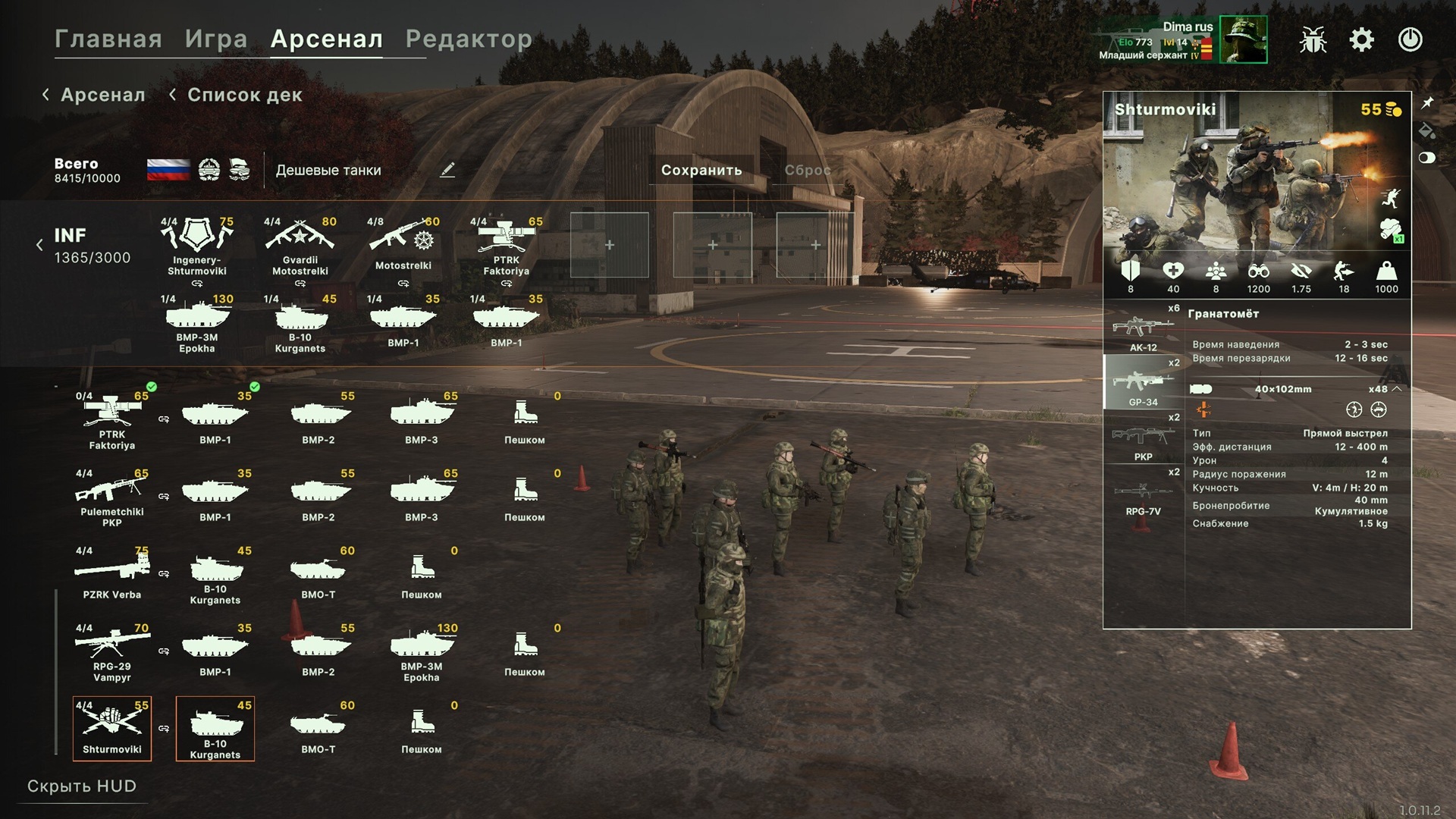Select the Pulemetchiki PKP unit
This screenshot has width=1456, height=819.
point(112,497)
